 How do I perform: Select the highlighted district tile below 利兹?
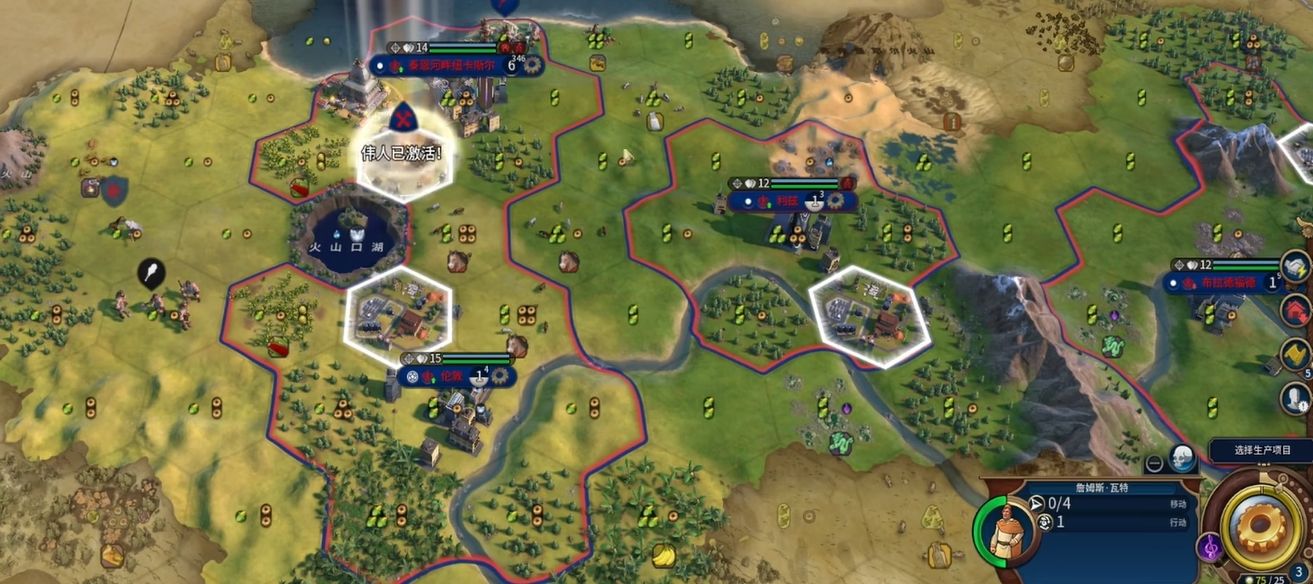868,314
